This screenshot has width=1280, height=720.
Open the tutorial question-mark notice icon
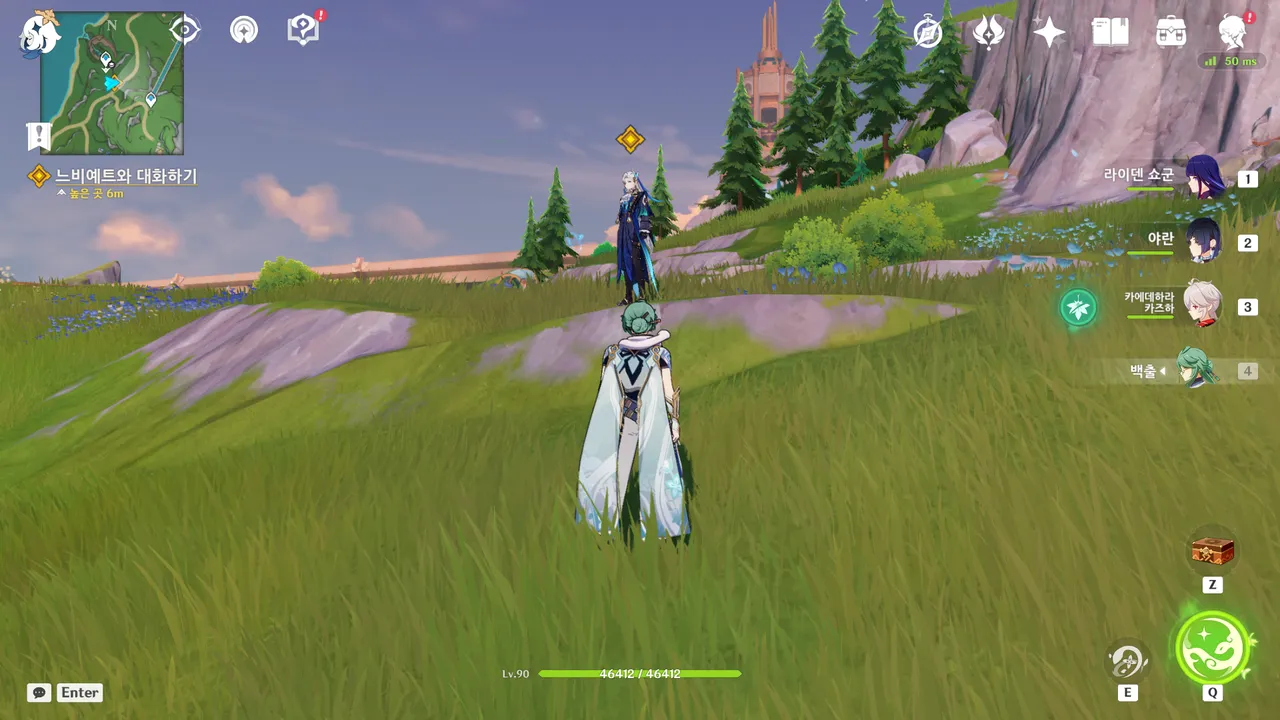coord(302,30)
